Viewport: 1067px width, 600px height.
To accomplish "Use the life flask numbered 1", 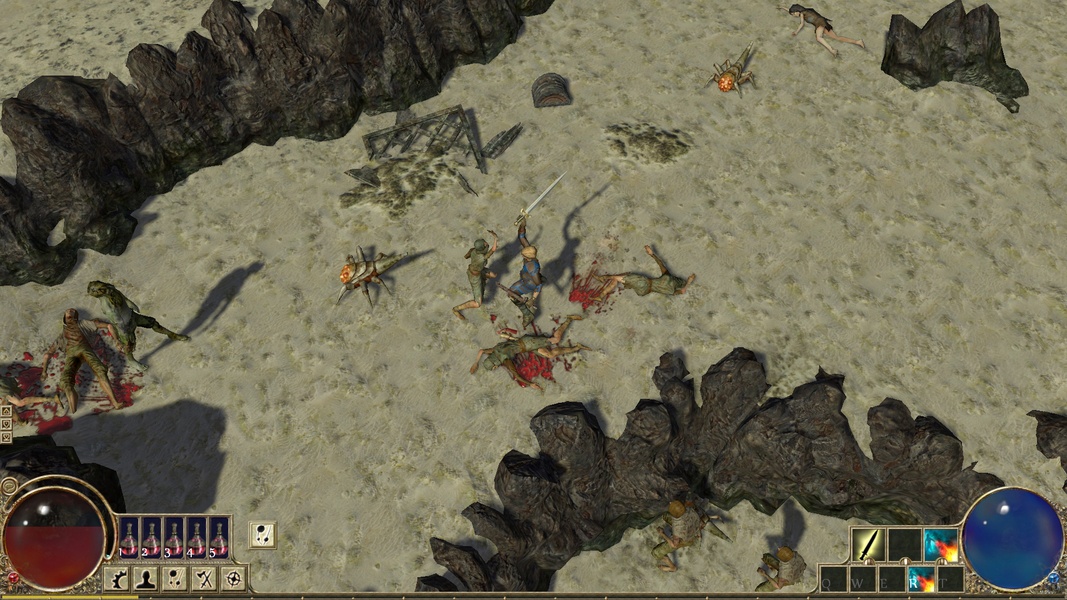I will (129, 536).
